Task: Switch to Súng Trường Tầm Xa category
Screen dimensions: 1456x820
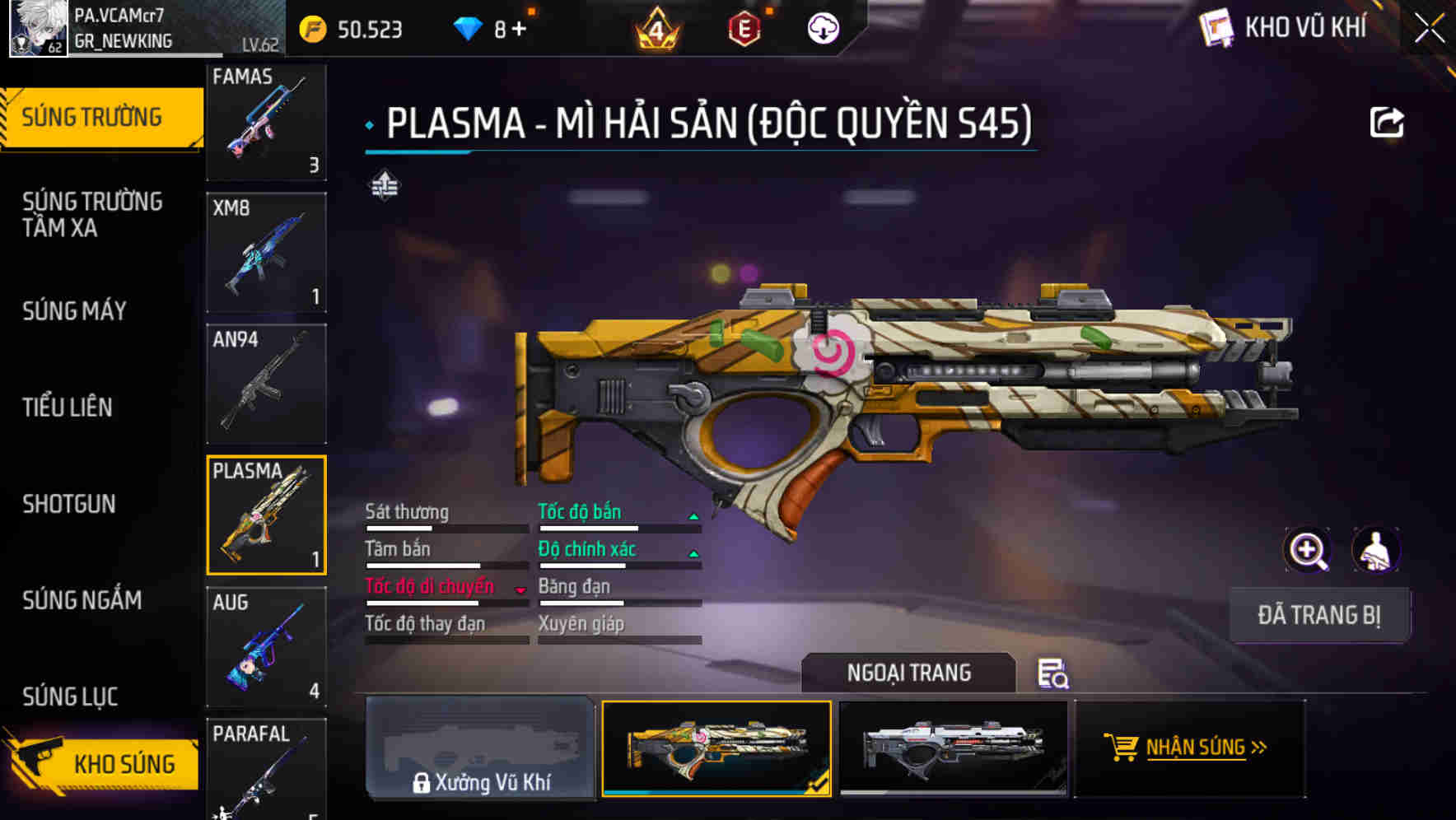Action: tap(92, 214)
